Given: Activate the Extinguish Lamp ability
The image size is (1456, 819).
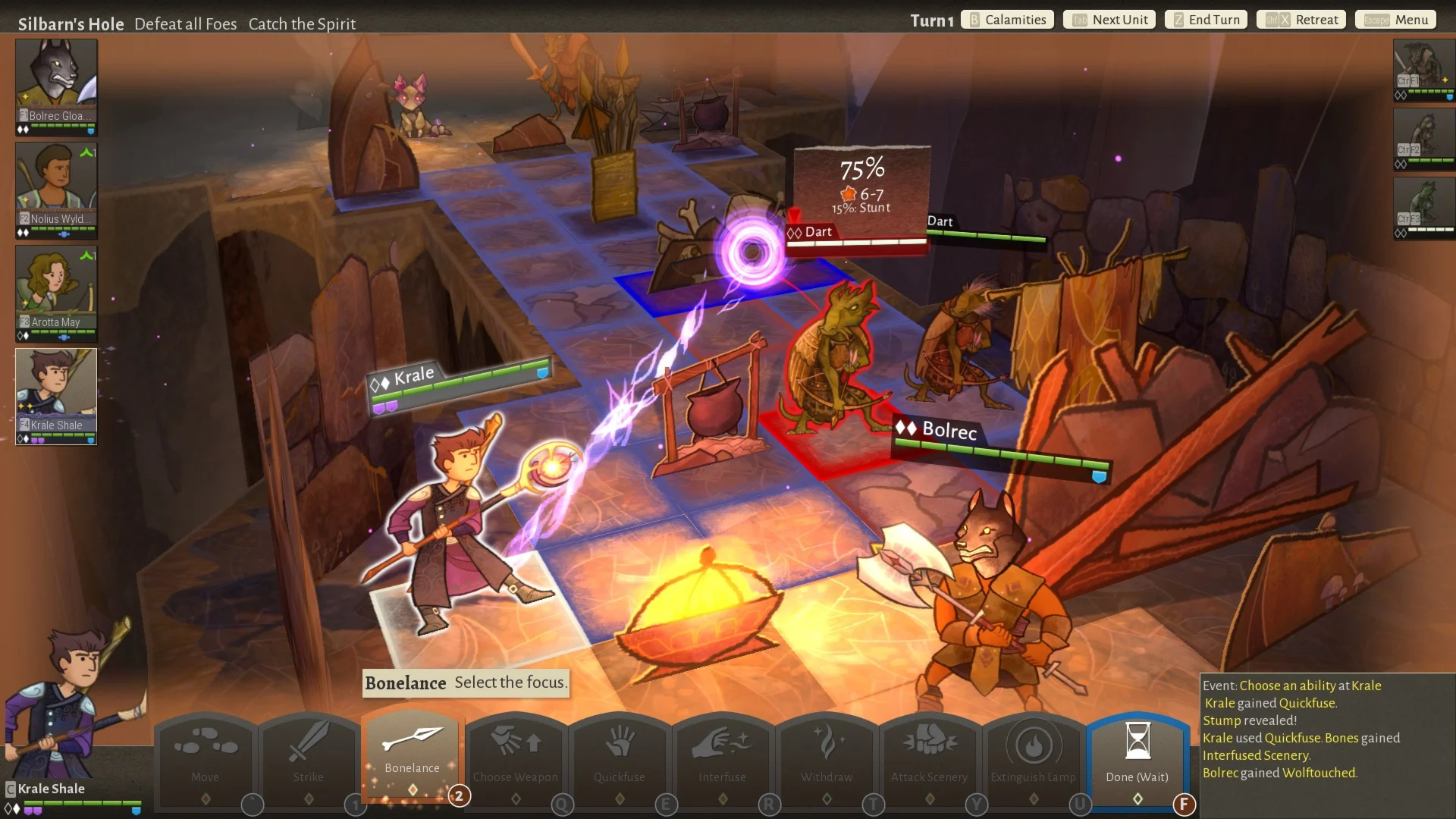Looking at the screenshot, I should 1033,755.
